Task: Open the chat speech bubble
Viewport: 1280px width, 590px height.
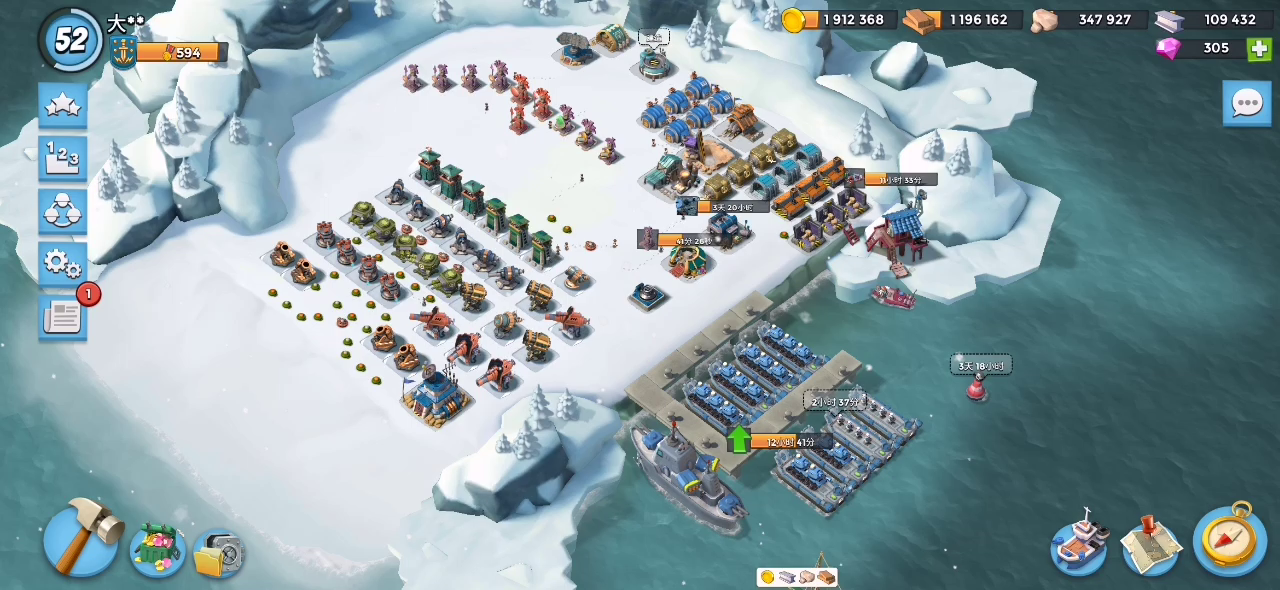Action: 1246,103
